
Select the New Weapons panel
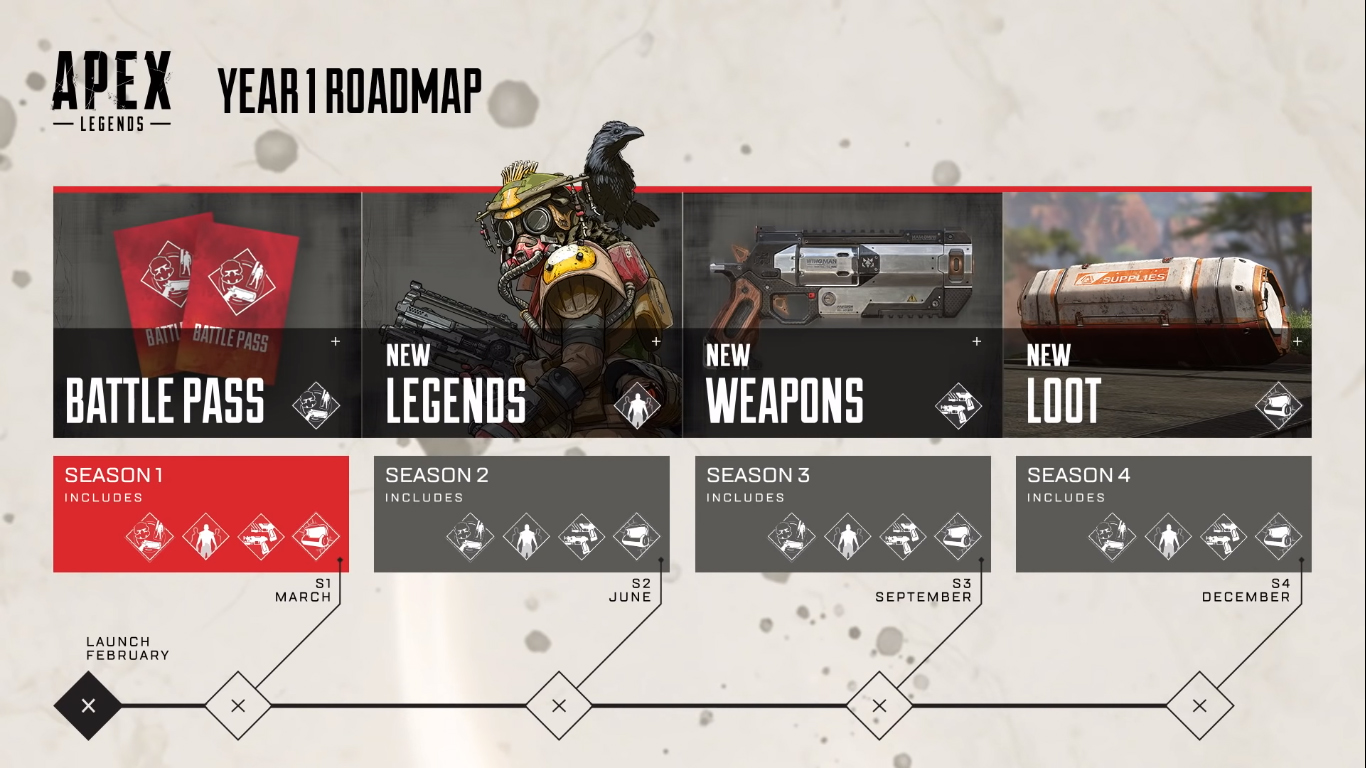coord(842,315)
